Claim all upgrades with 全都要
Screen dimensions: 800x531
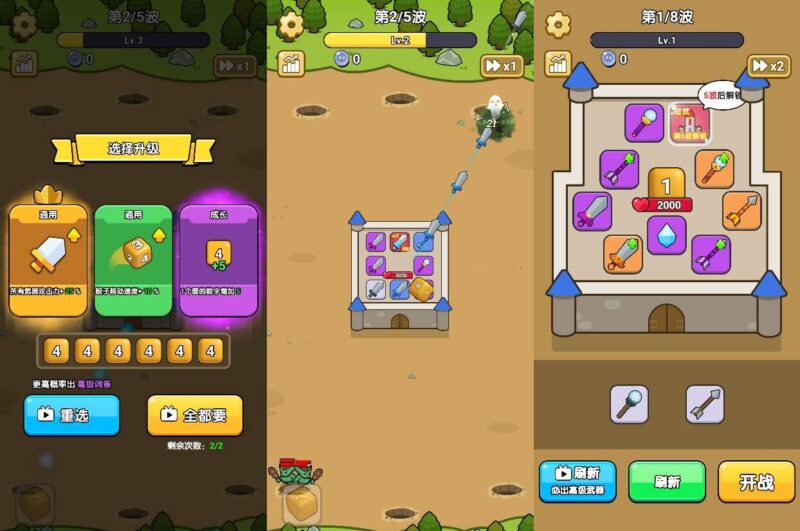click(x=195, y=414)
